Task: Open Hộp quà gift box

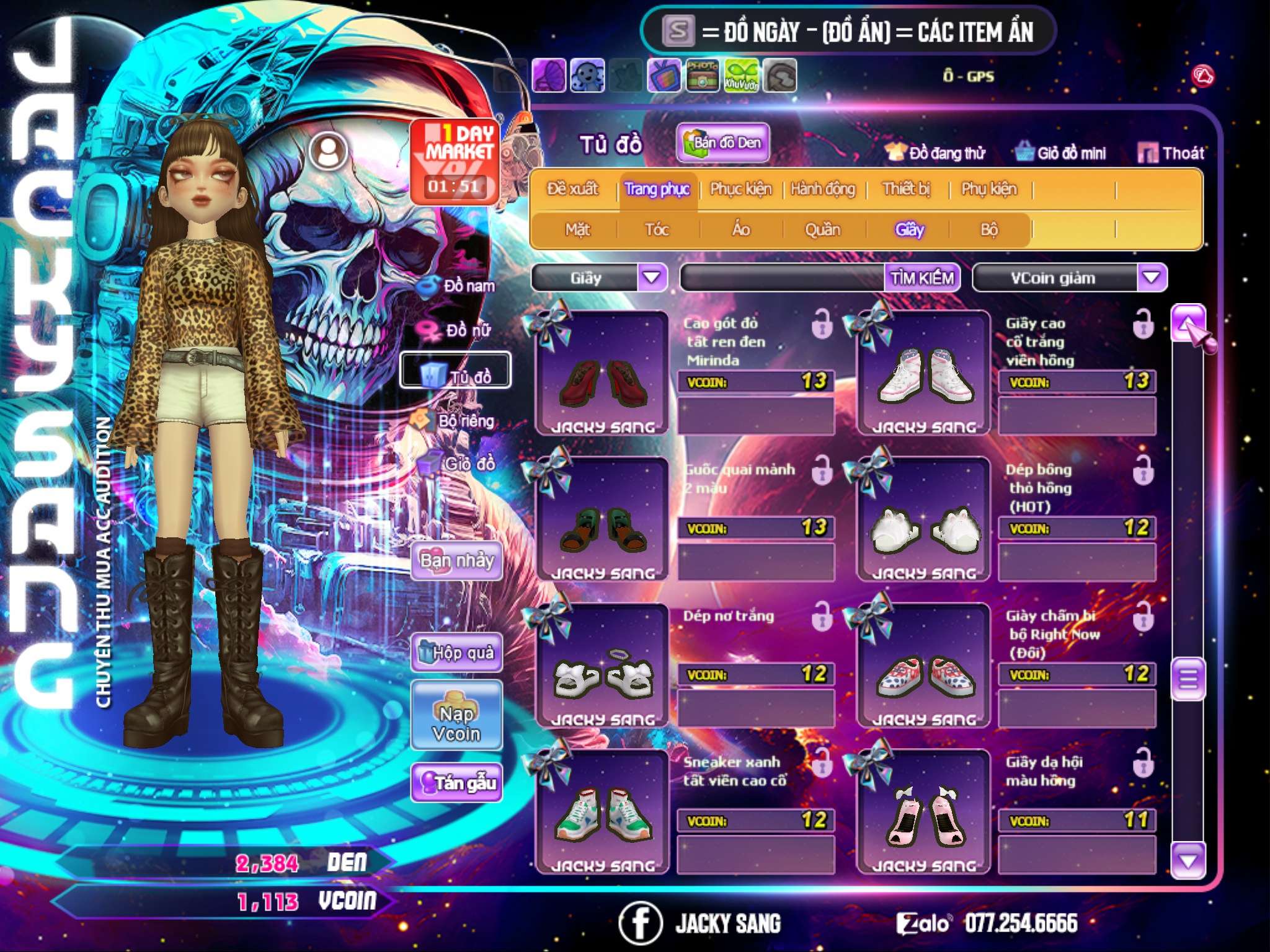Action: pyautogui.click(x=457, y=652)
